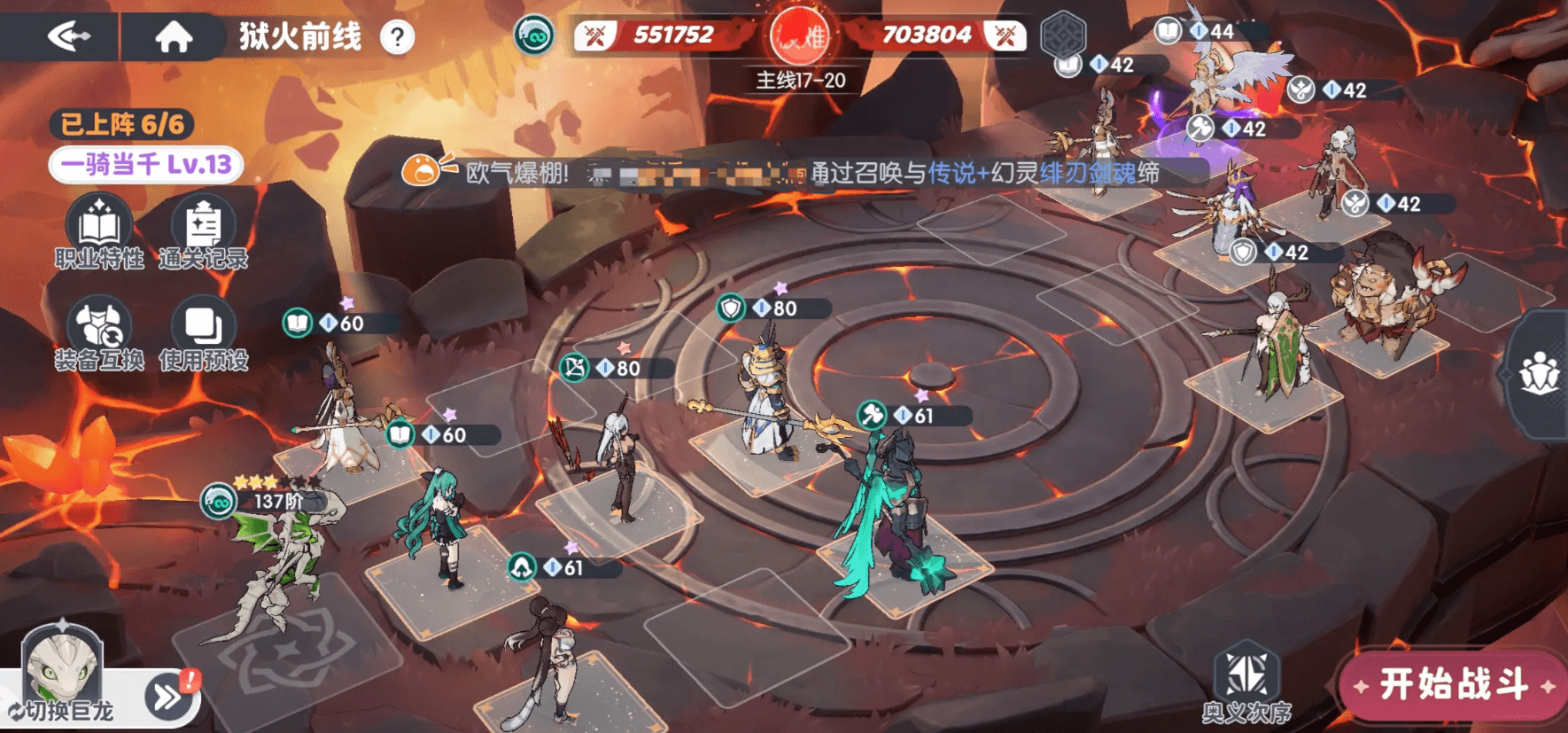Return to the home screen
This screenshot has width=1568, height=733.
174,36
